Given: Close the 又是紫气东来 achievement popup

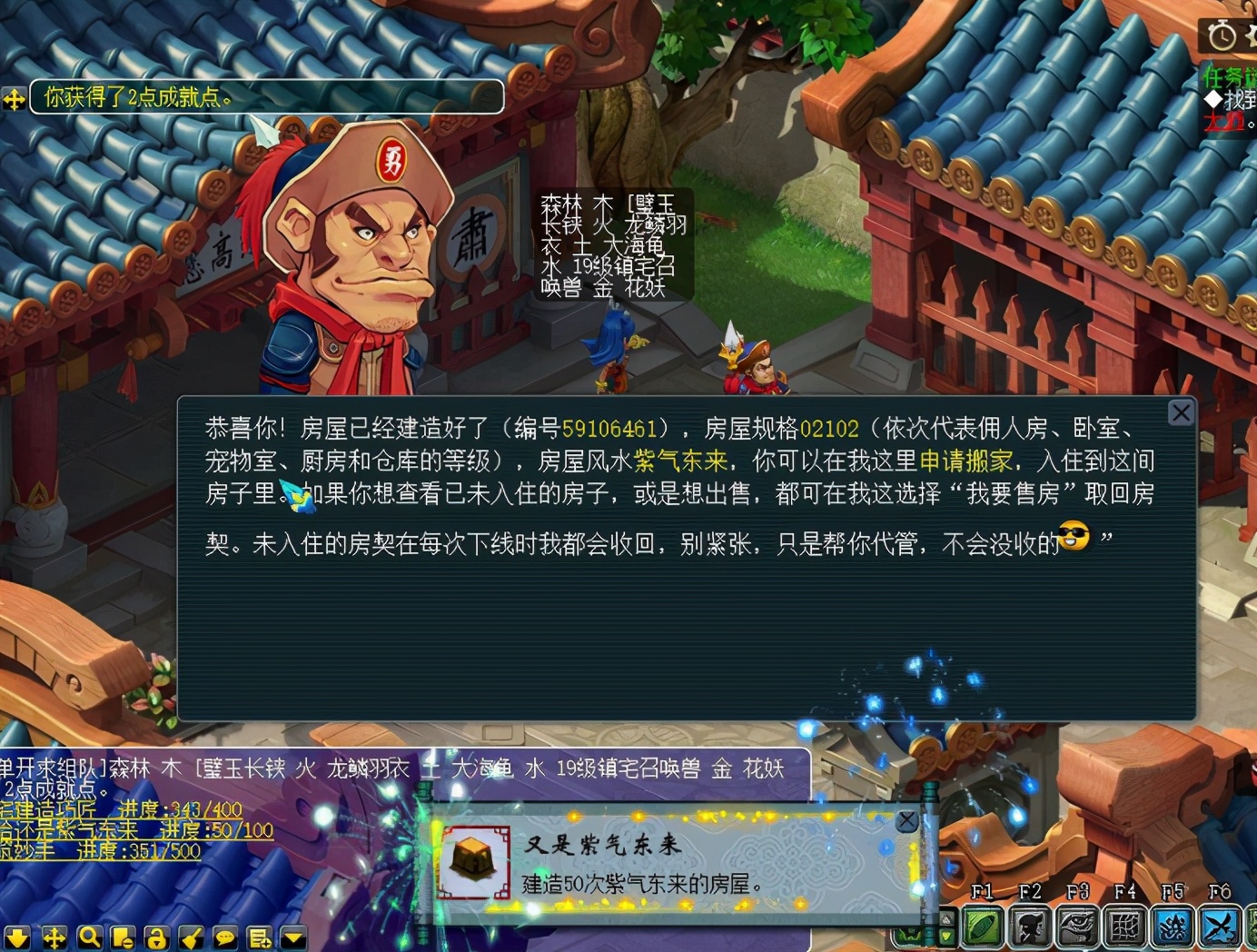Looking at the screenshot, I should coord(907,818).
